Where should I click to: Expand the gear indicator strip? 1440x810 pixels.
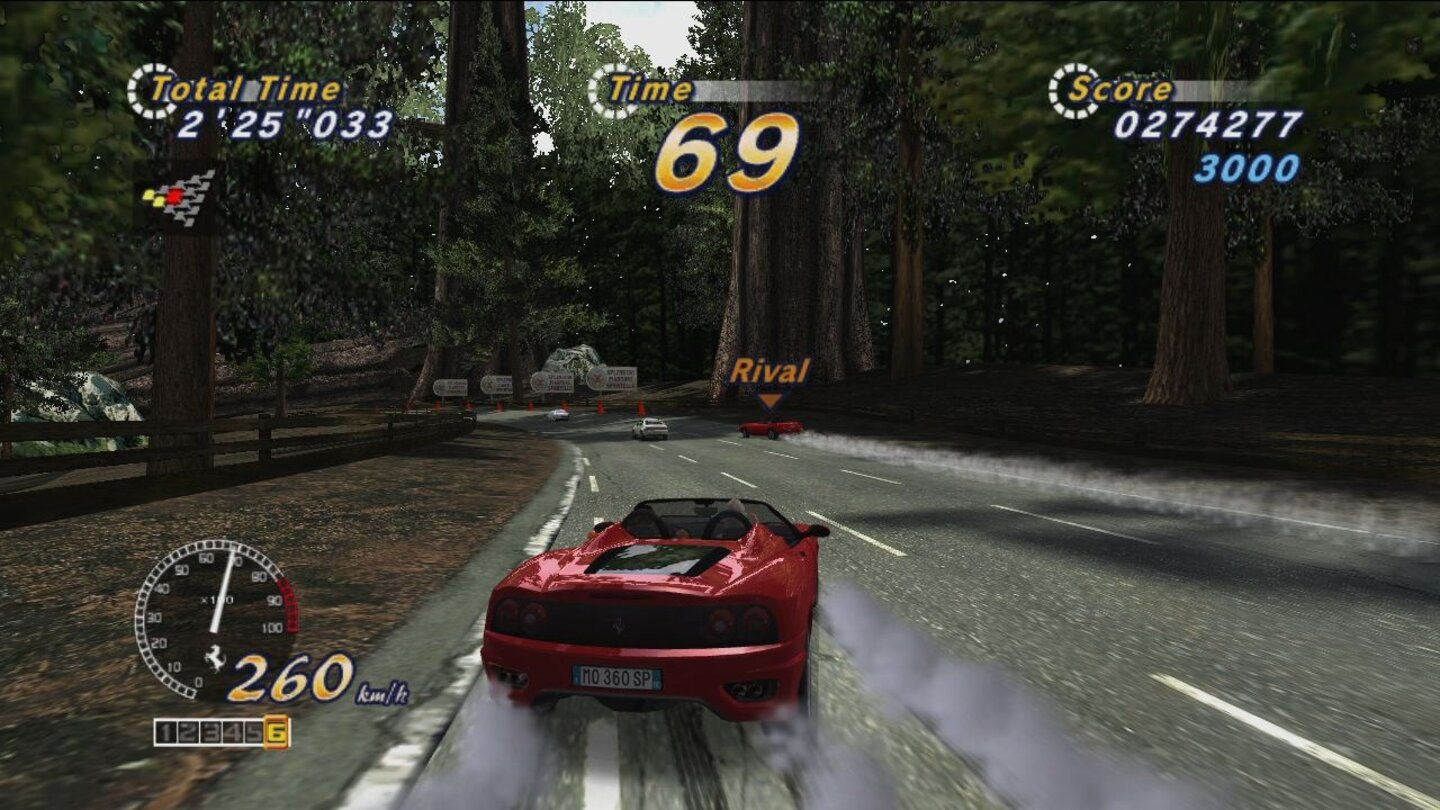[220, 731]
